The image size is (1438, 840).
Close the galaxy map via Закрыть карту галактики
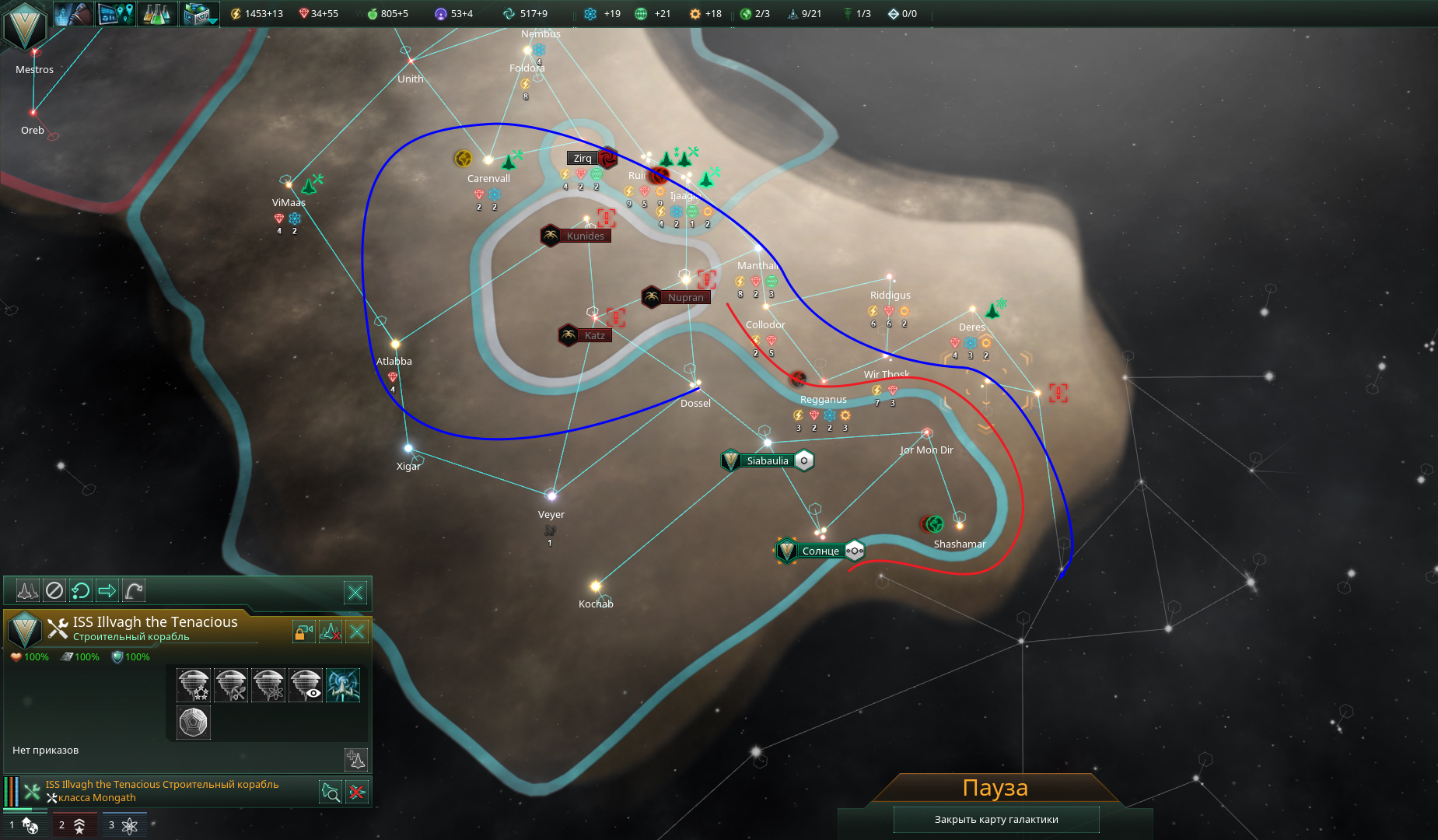coord(995,819)
